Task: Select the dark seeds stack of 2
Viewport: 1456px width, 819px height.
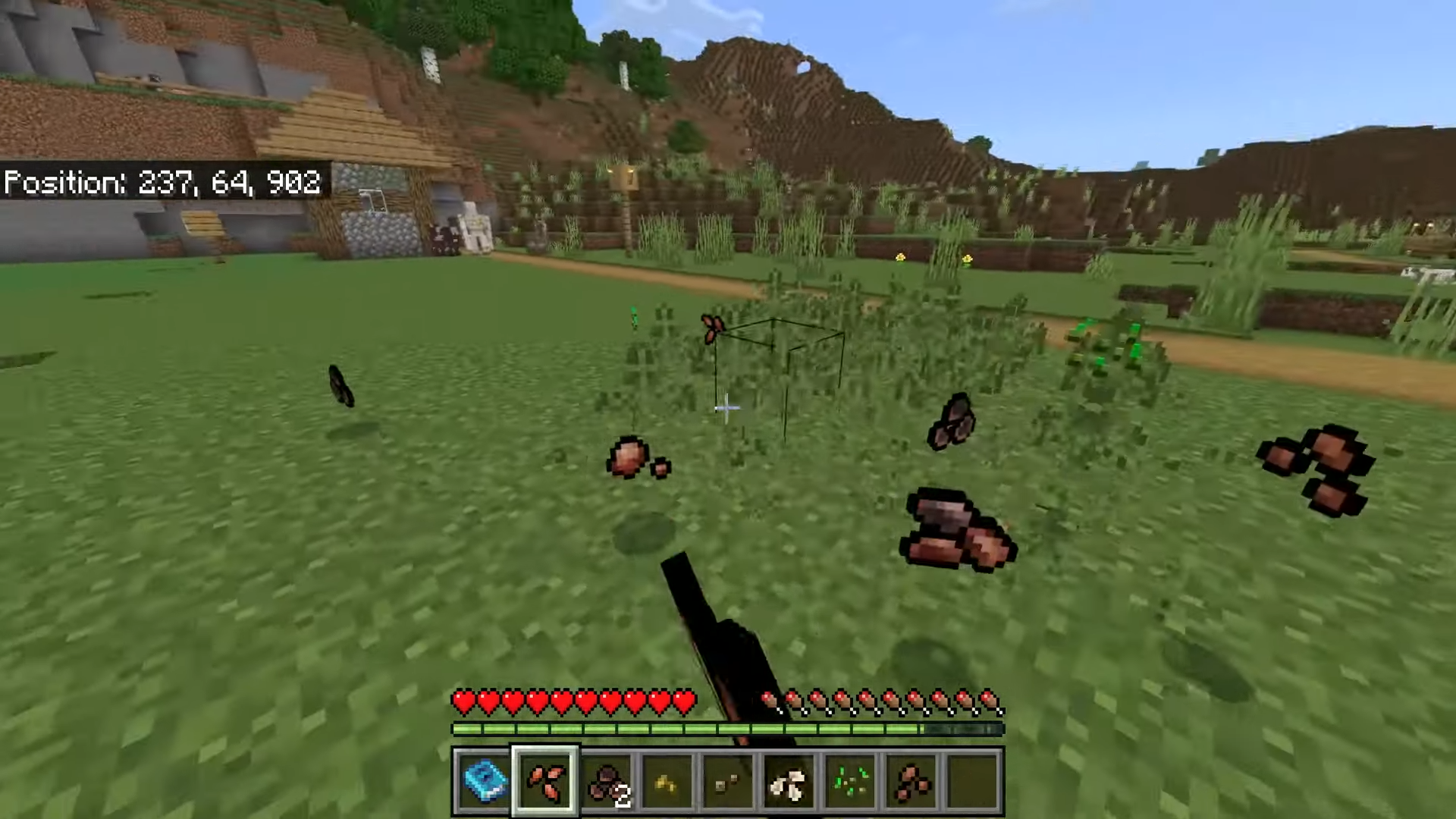Action: (x=607, y=781)
